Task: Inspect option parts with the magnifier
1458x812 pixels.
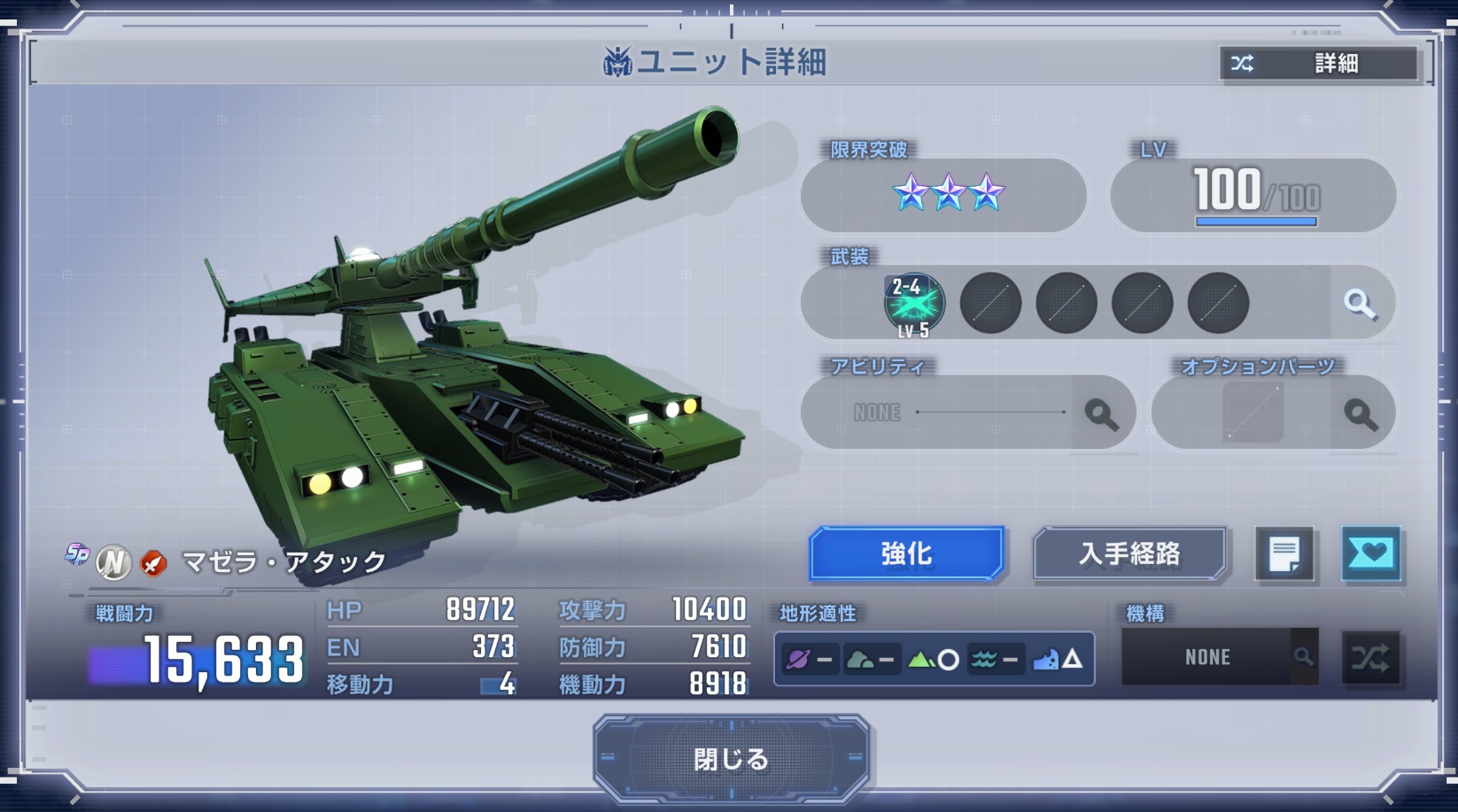Action: tap(1360, 414)
